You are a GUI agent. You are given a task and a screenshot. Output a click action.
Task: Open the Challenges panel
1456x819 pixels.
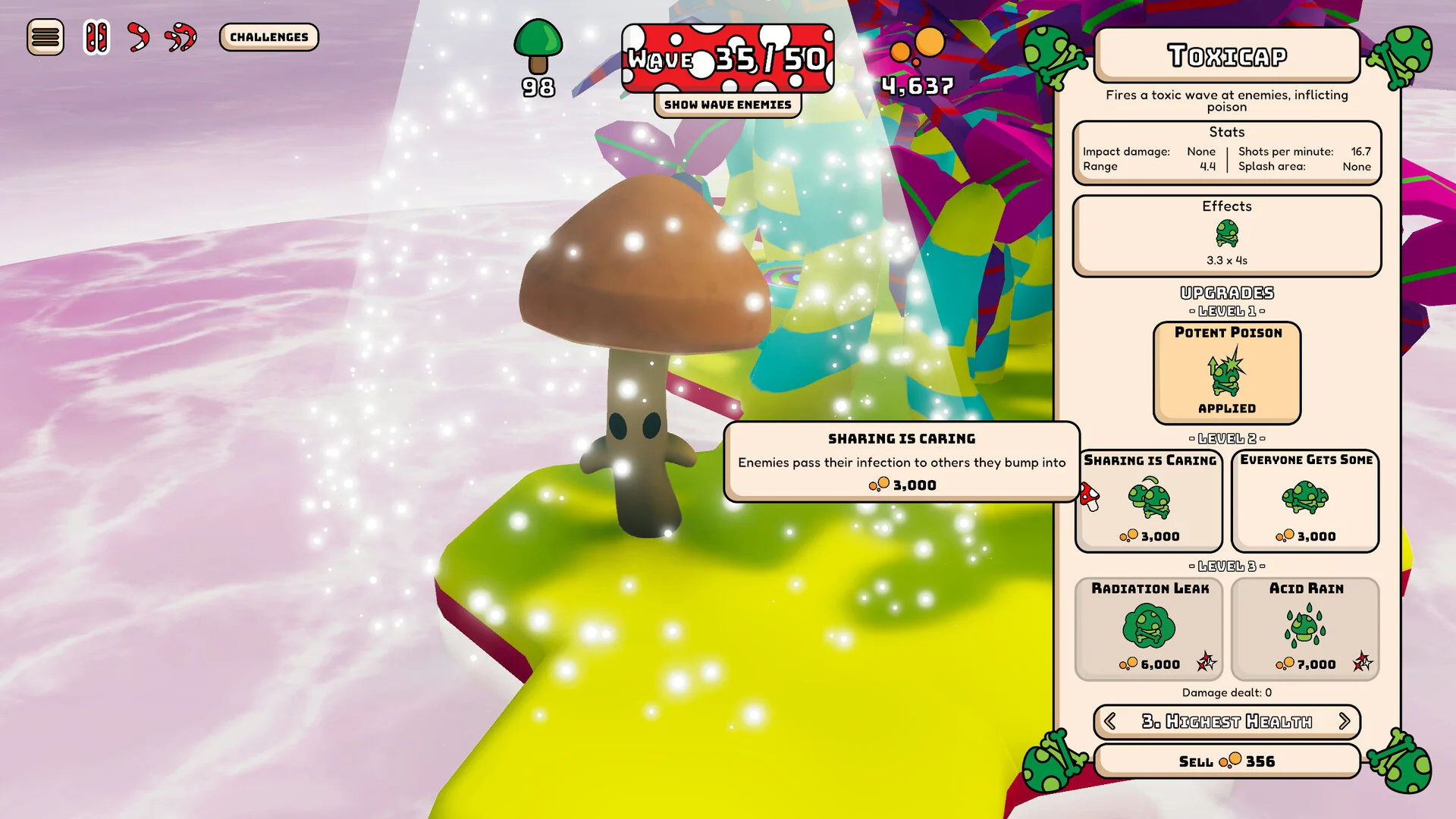coord(269,37)
